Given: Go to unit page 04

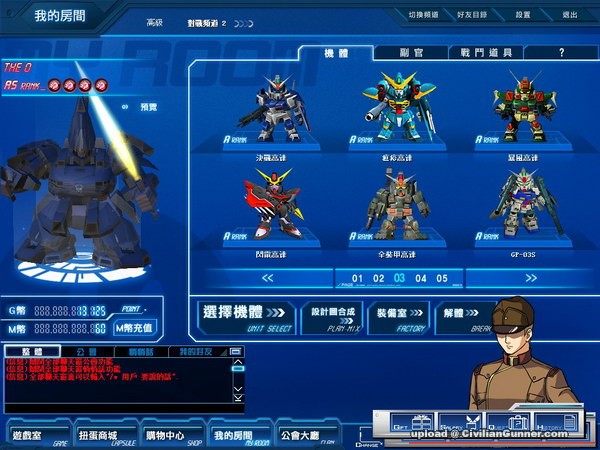Looking at the screenshot, I should click(421, 278).
